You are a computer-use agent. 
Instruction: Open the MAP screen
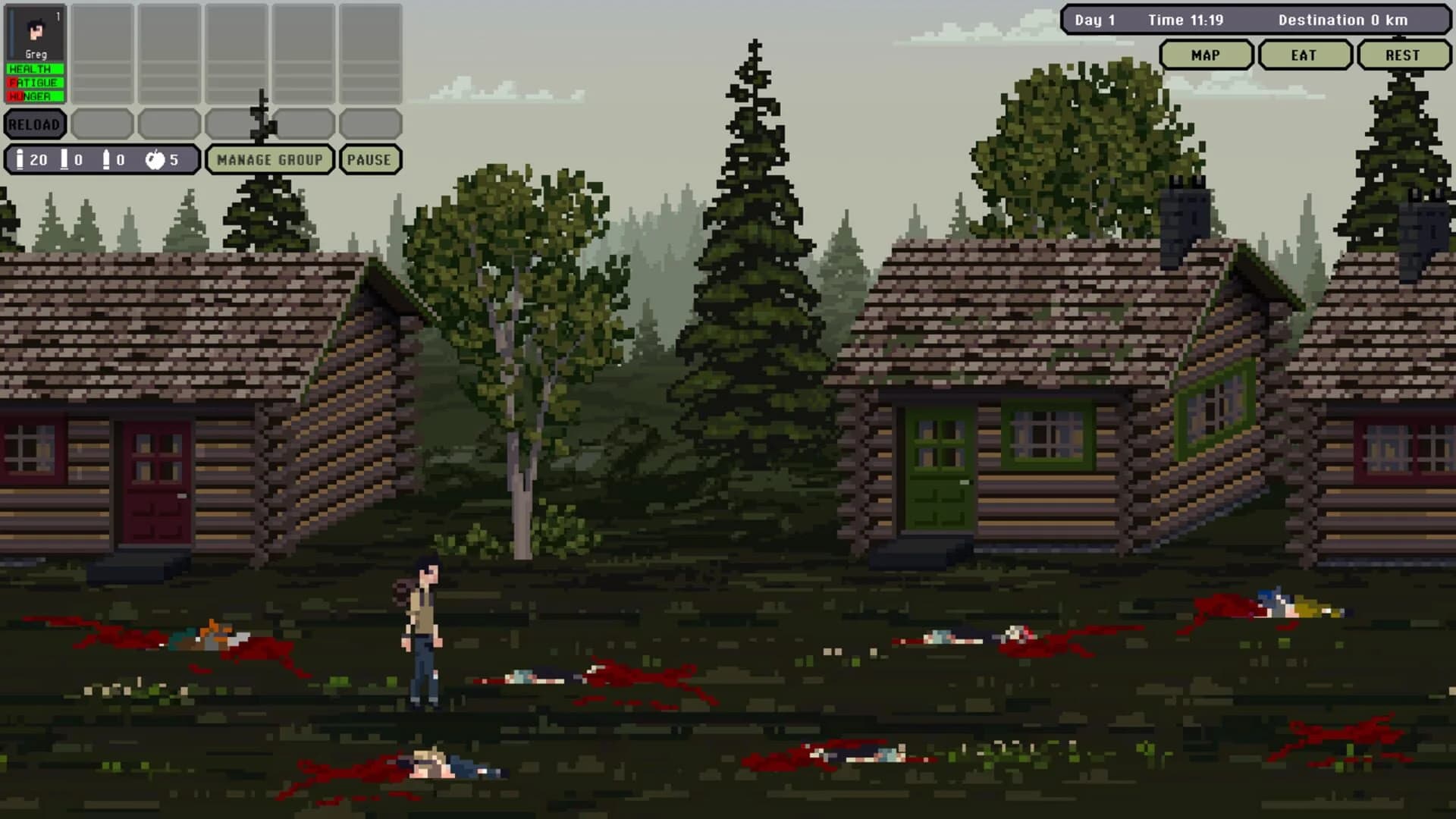pos(1206,55)
